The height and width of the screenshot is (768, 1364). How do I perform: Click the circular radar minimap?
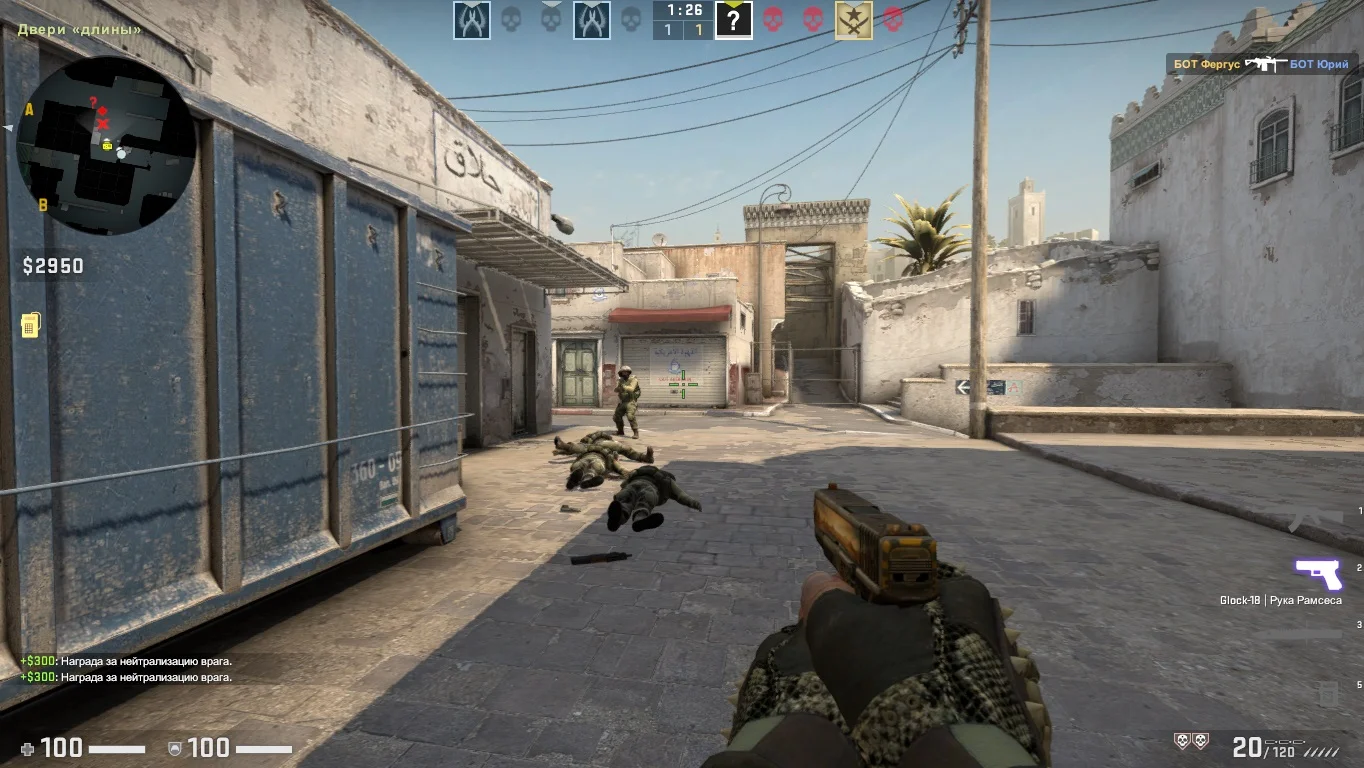(x=105, y=145)
